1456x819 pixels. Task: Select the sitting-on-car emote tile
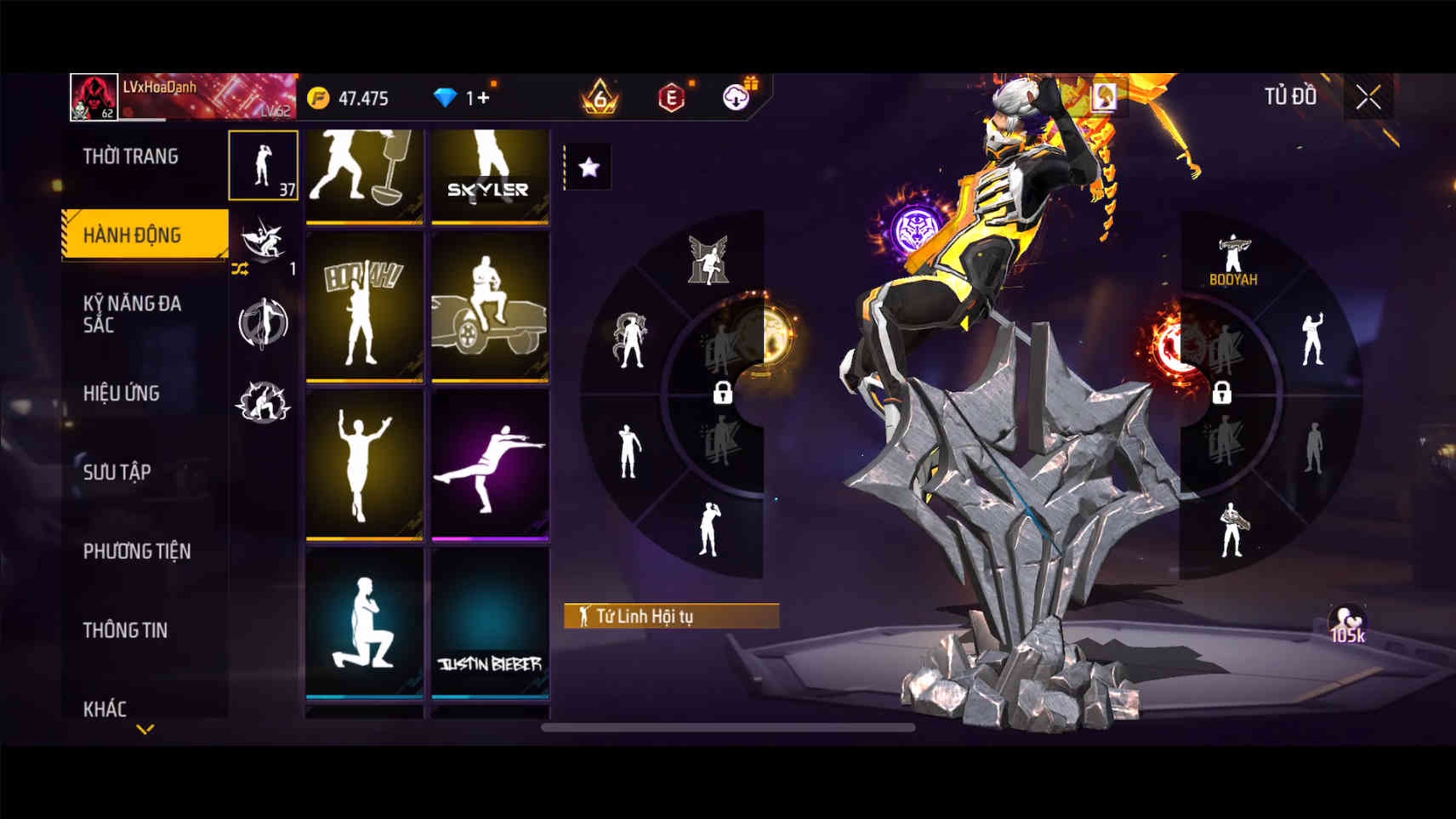[x=490, y=306]
